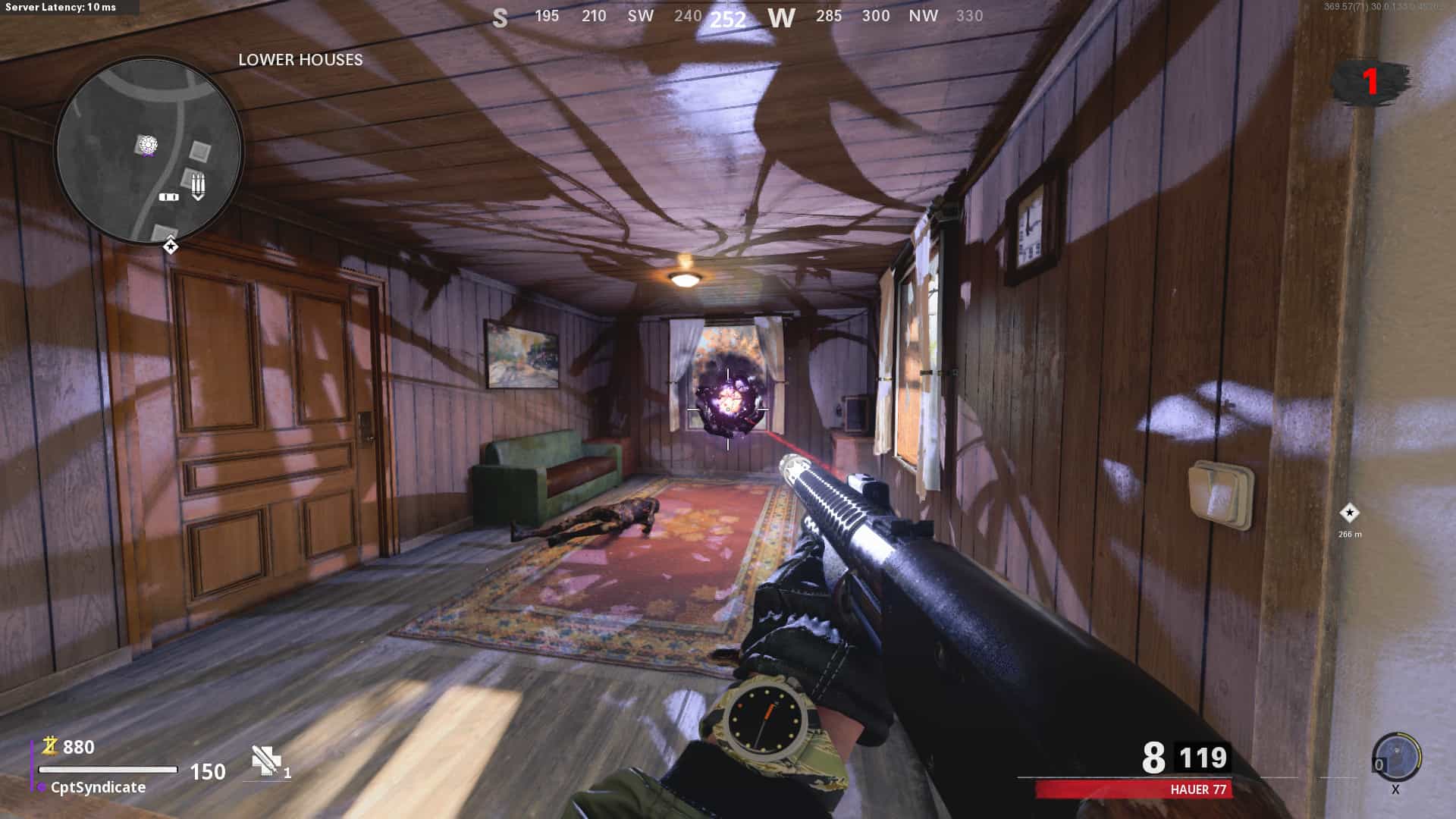Screen dimensions: 1456x819
Task: Select the ammo crate marker on minimap
Action: [198, 185]
